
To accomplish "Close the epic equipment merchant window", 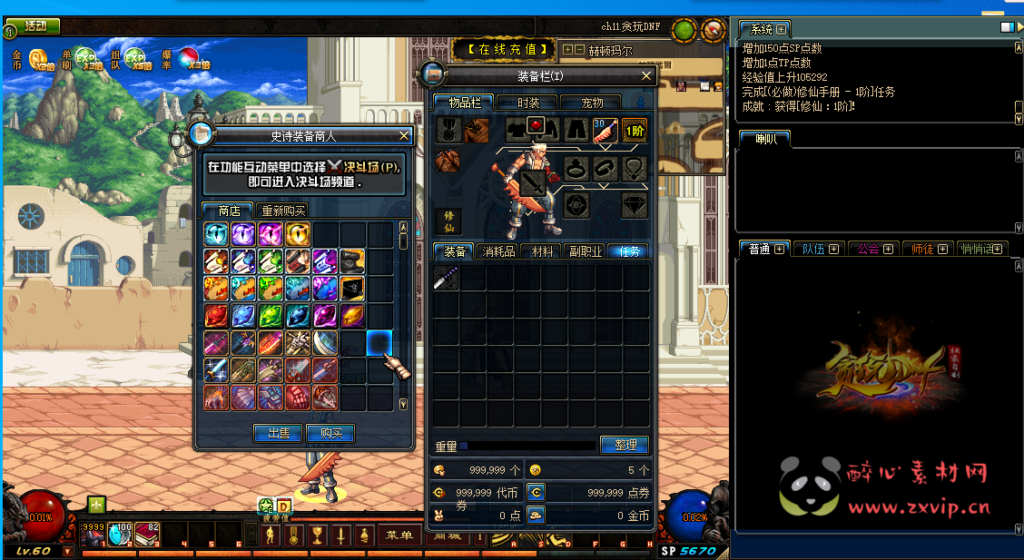I will pyautogui.click(x=404, y=135).
